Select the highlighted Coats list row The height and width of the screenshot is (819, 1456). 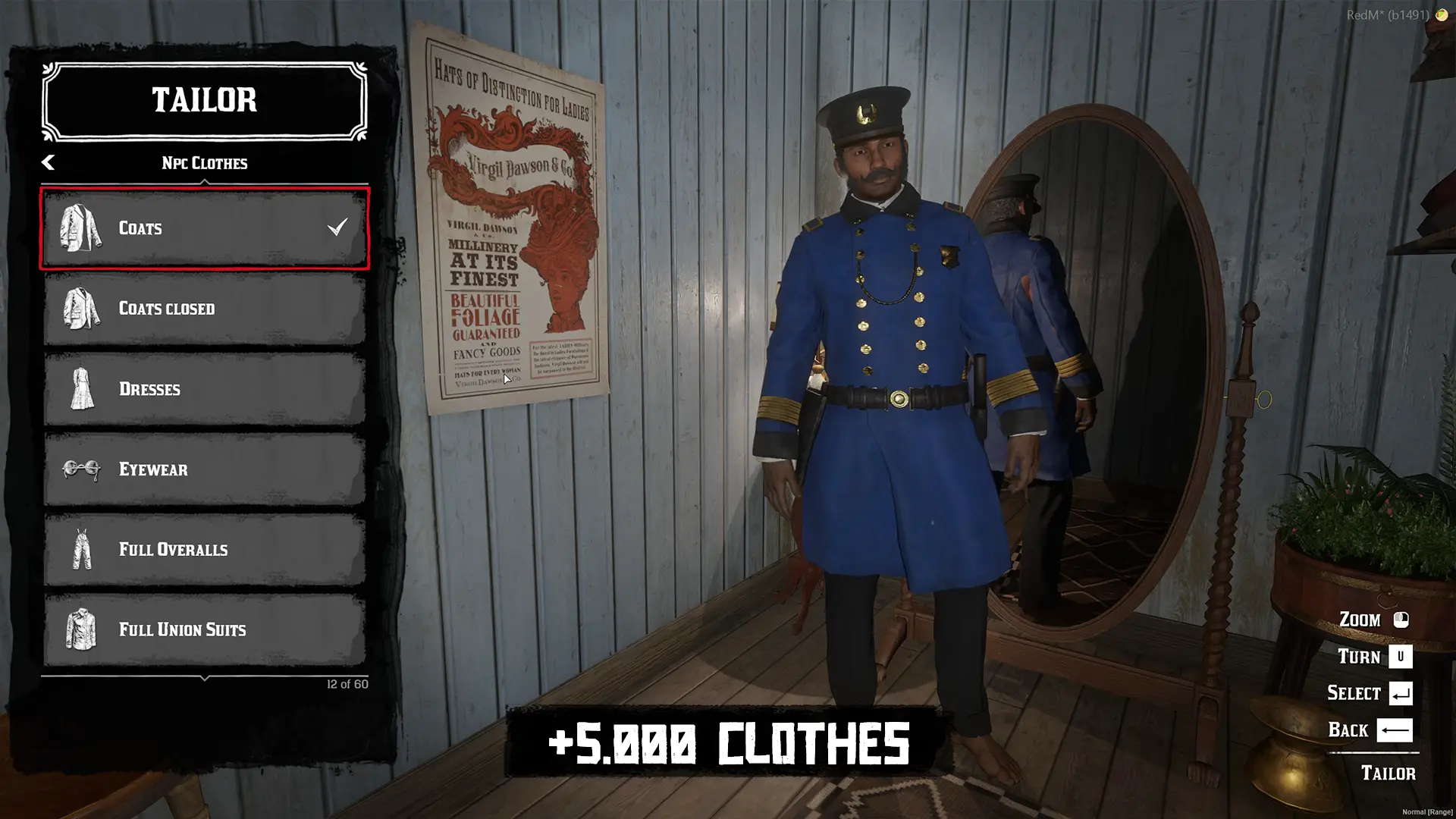(203, 228)
